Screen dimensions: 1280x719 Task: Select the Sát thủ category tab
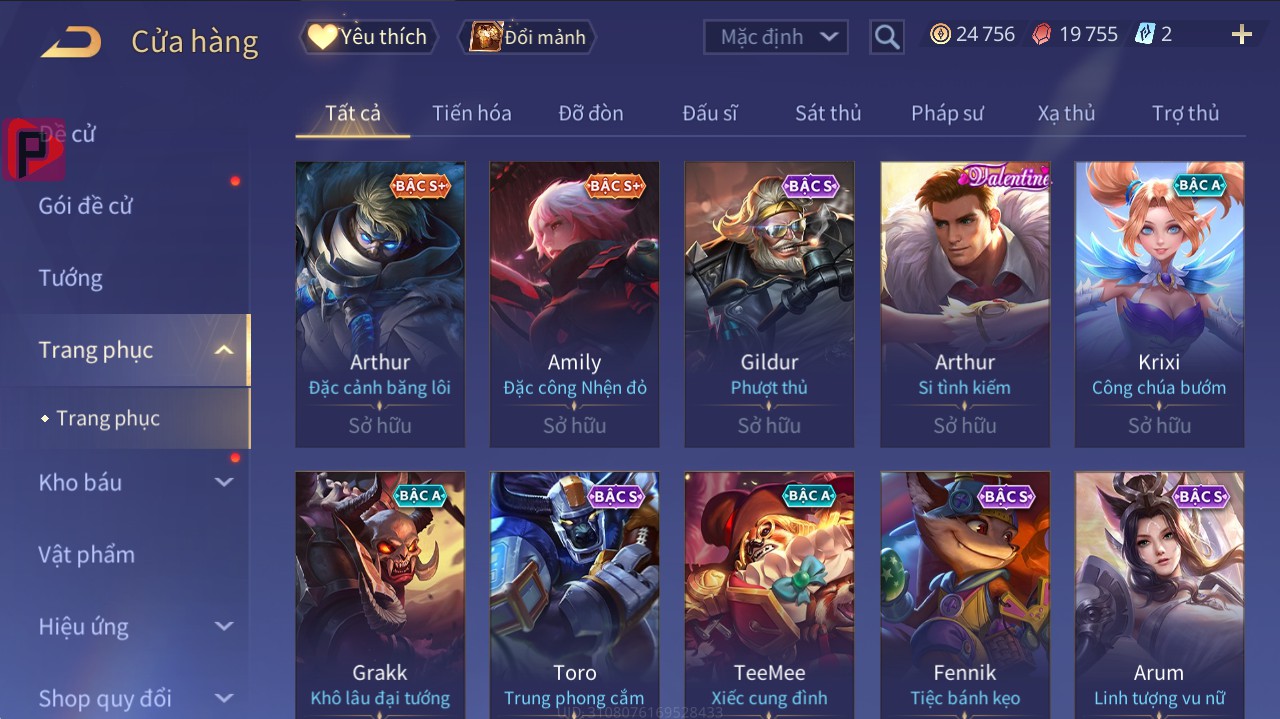(x=827, y=113)
